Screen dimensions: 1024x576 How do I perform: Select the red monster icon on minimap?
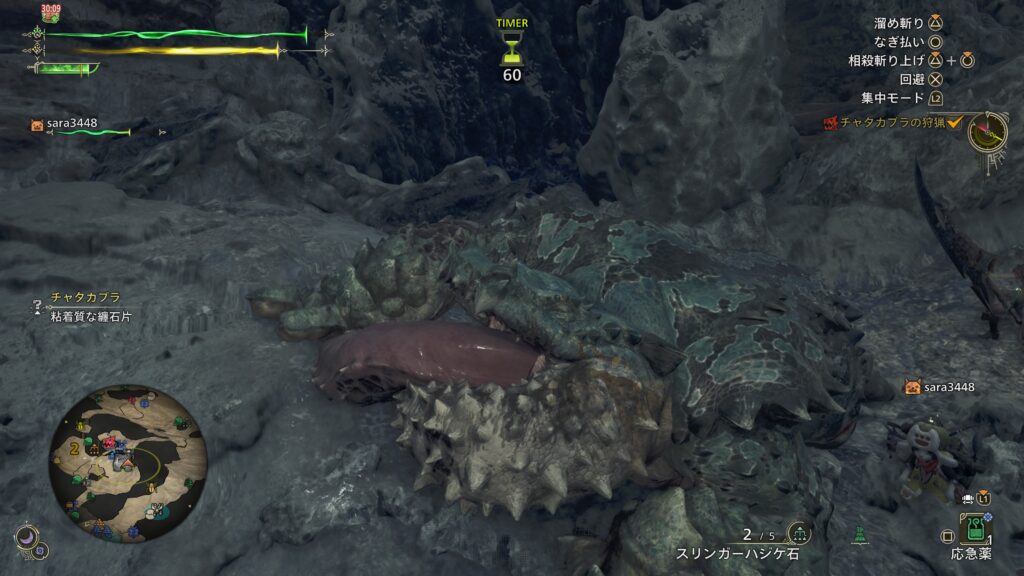point(107,442)
